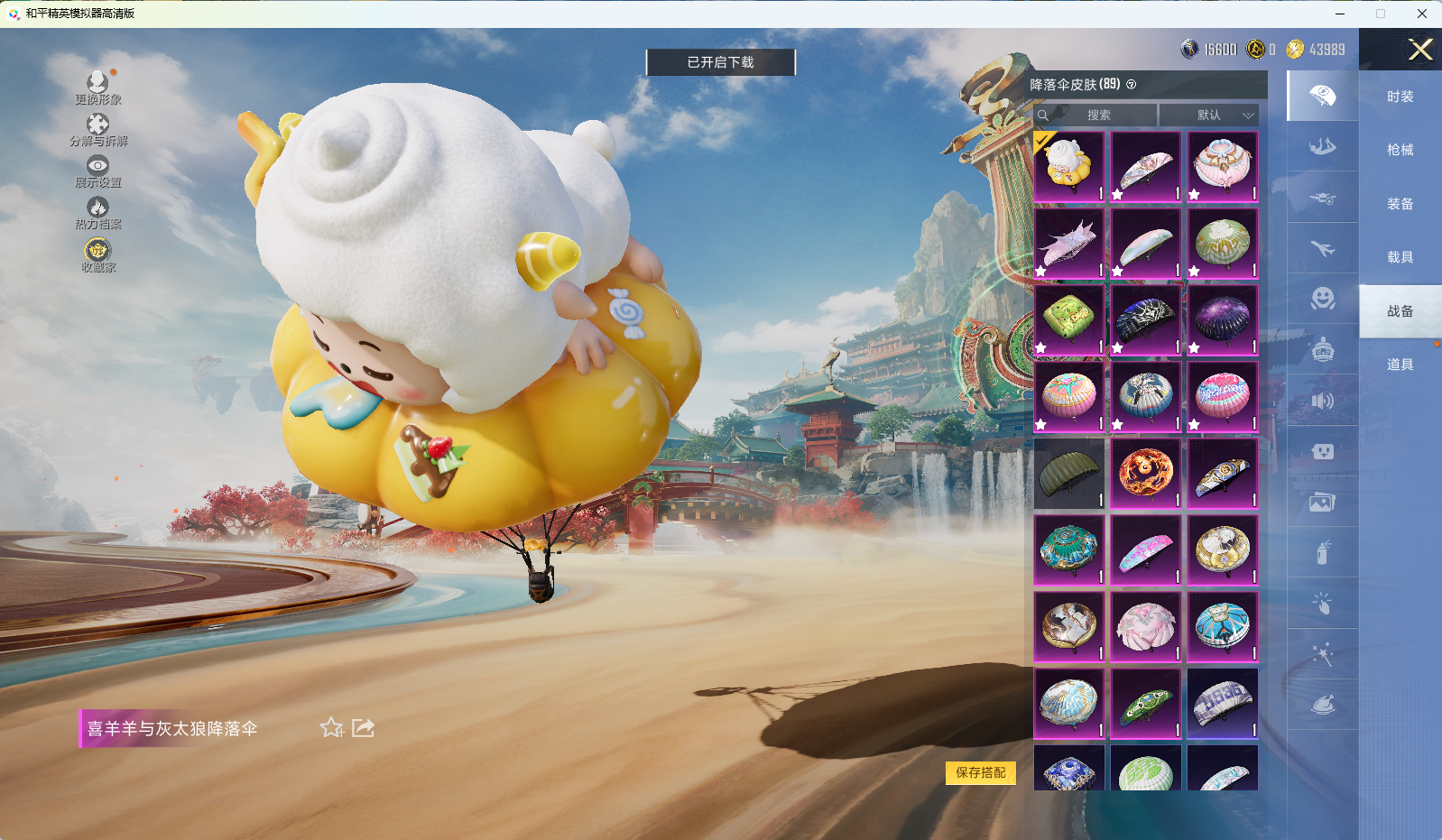1442x840 pixels.
Task: Minimize the emulator window
Action: (x=1340, y=14)
